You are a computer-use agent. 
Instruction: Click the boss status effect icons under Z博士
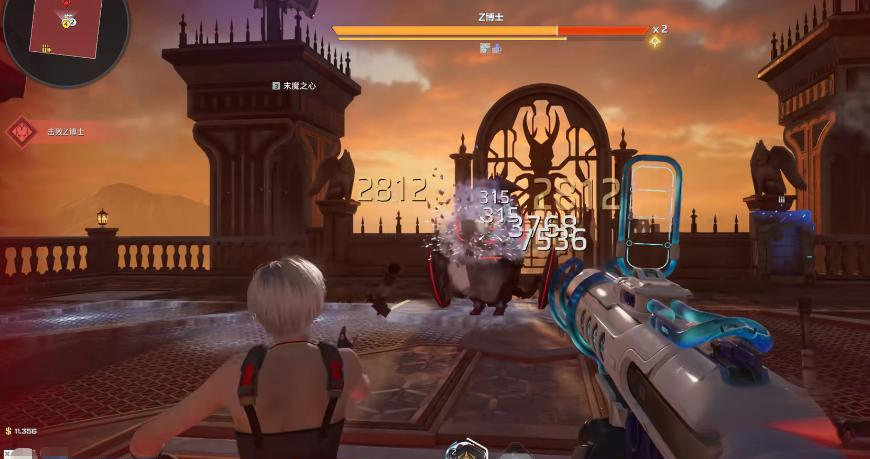click(x=490, y=47)
